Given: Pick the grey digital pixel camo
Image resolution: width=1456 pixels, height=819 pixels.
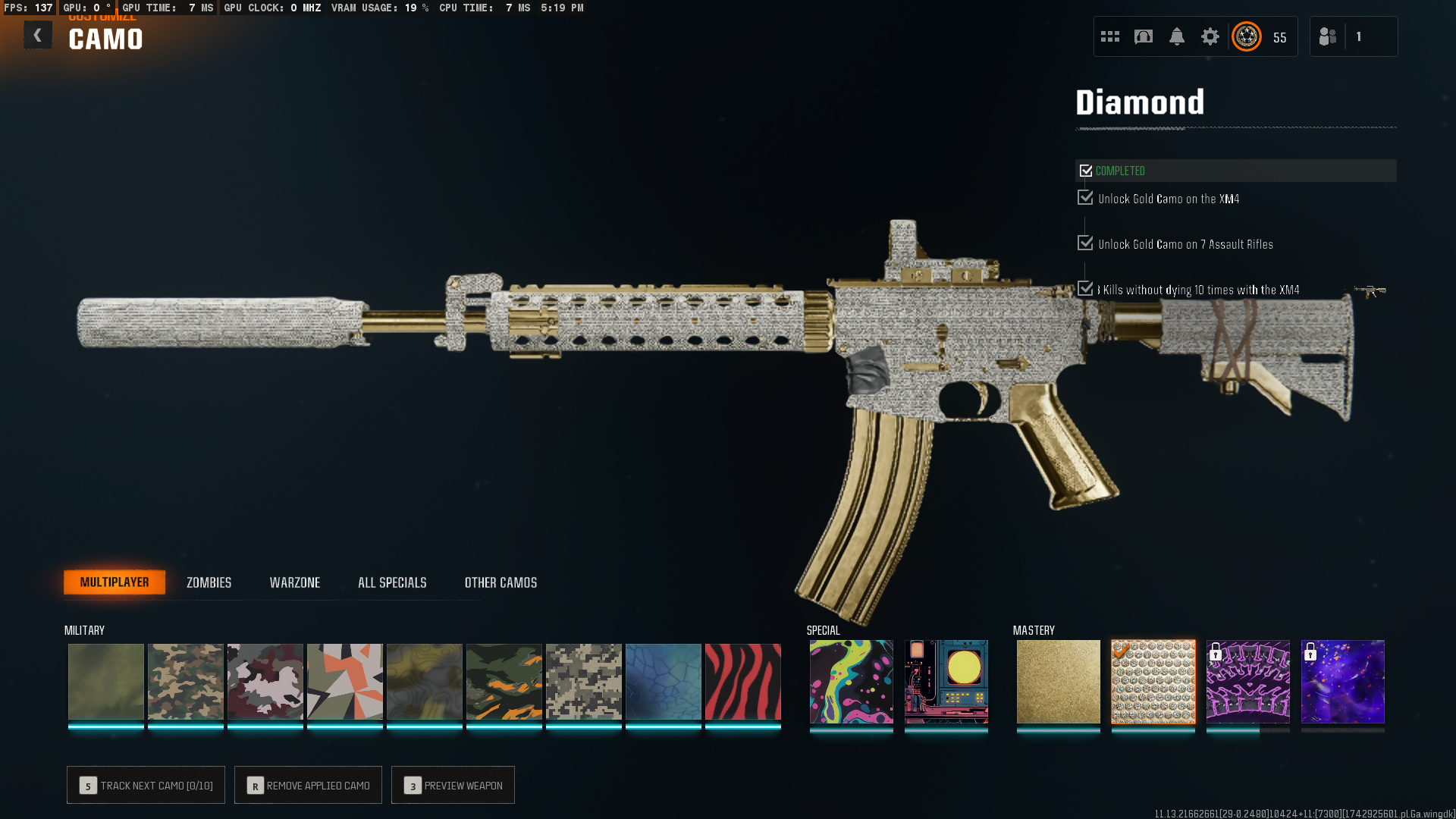Looking at the screenshot, I should (x=583, y=682).
